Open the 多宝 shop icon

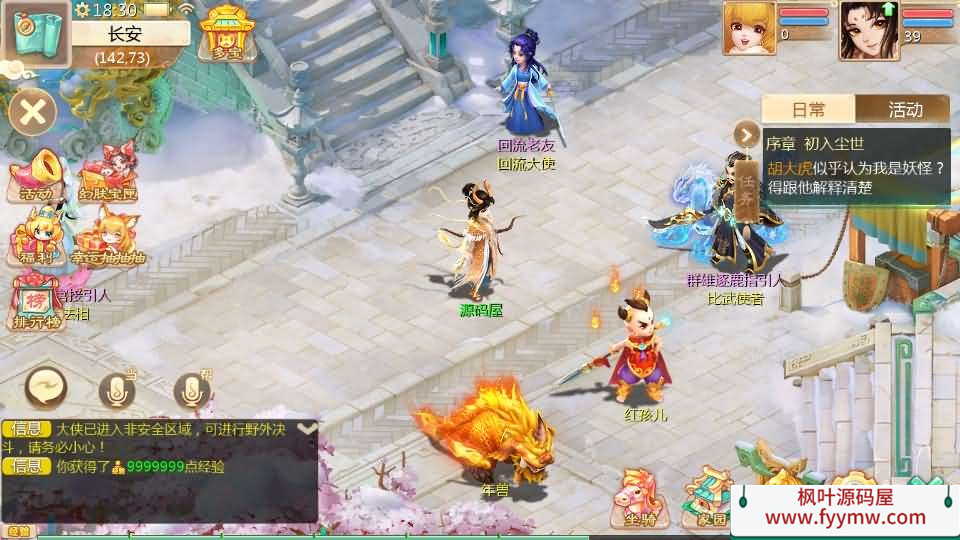pos(226,33)
